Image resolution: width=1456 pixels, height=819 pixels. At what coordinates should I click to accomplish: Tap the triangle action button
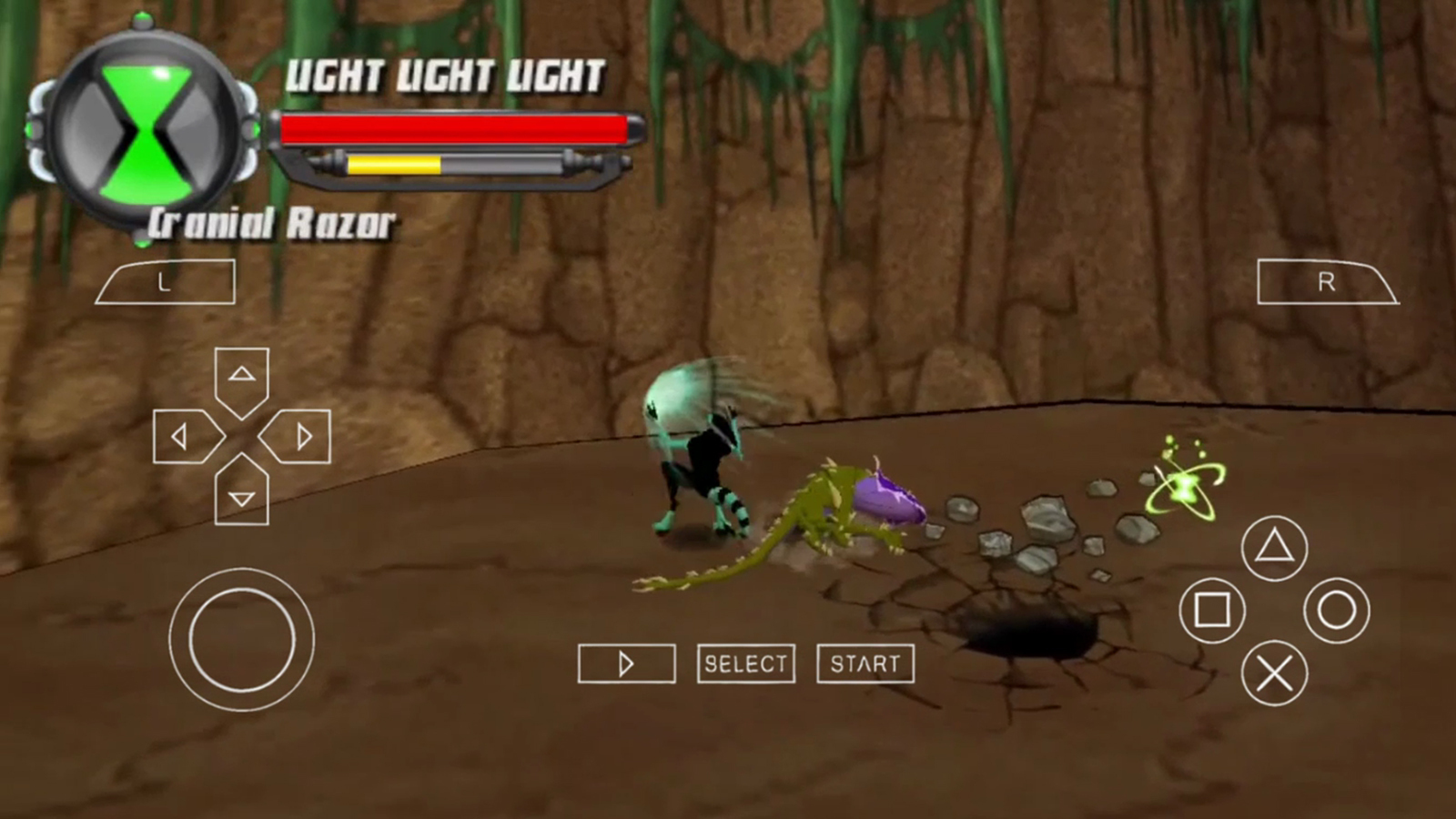1274,548
